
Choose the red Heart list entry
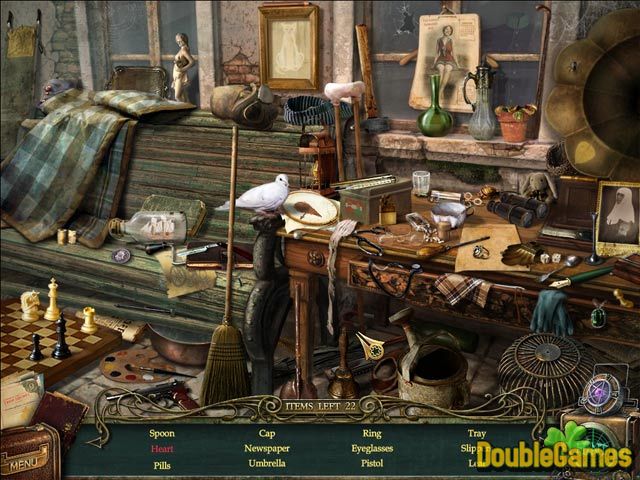coord(162,449)
